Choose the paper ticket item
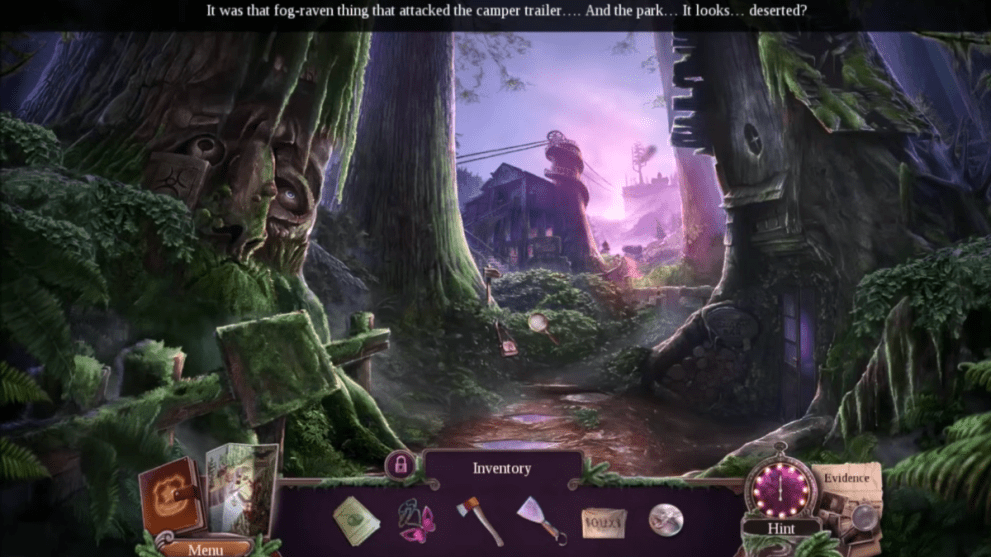Image resolution: width=991 pixels, height=557 pixels. (604, 522)
